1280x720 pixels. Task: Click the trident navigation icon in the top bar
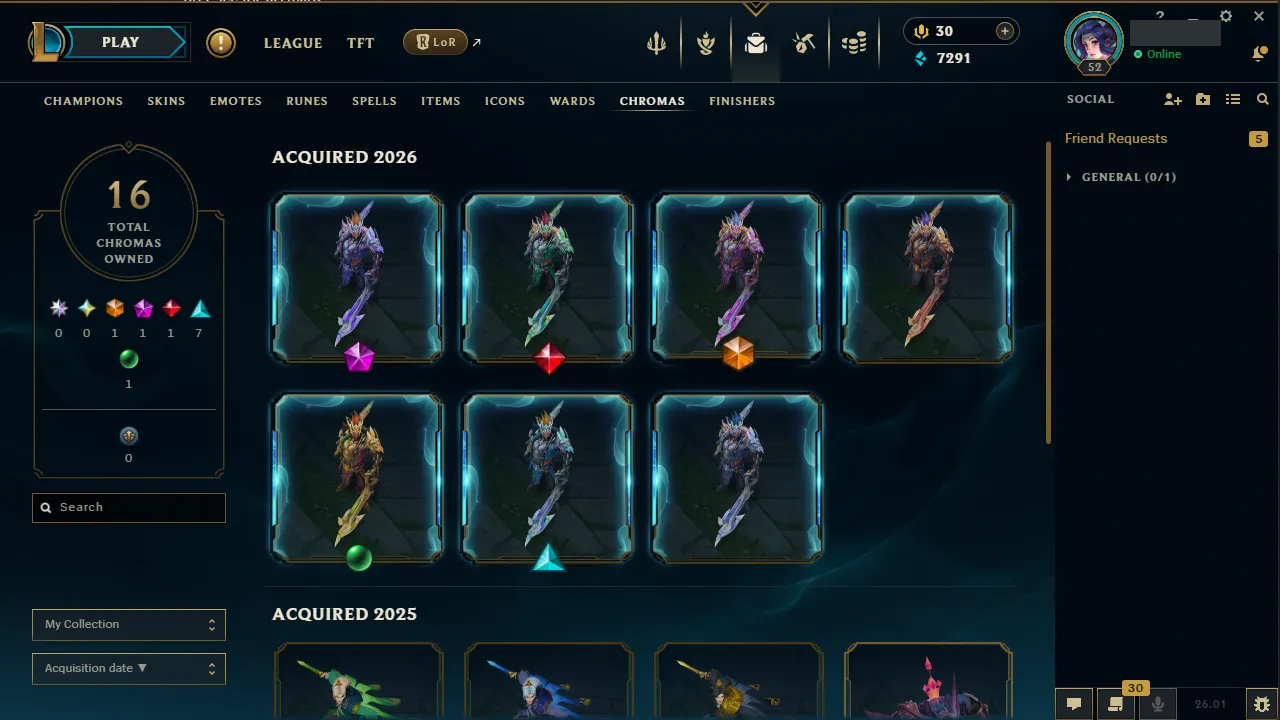click(x=655, y=43)
